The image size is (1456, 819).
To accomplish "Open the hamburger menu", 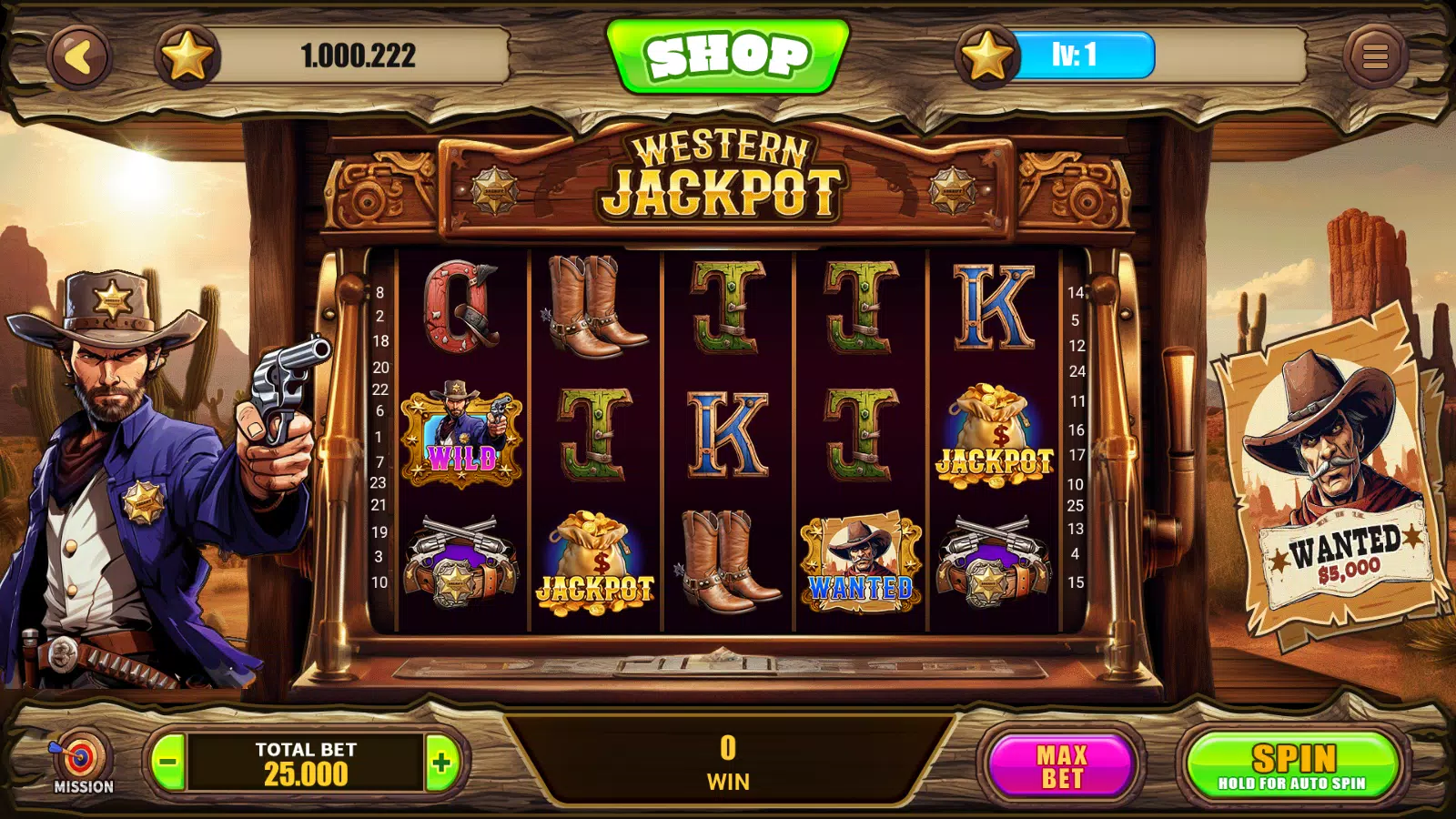I will pos(1375,56).
